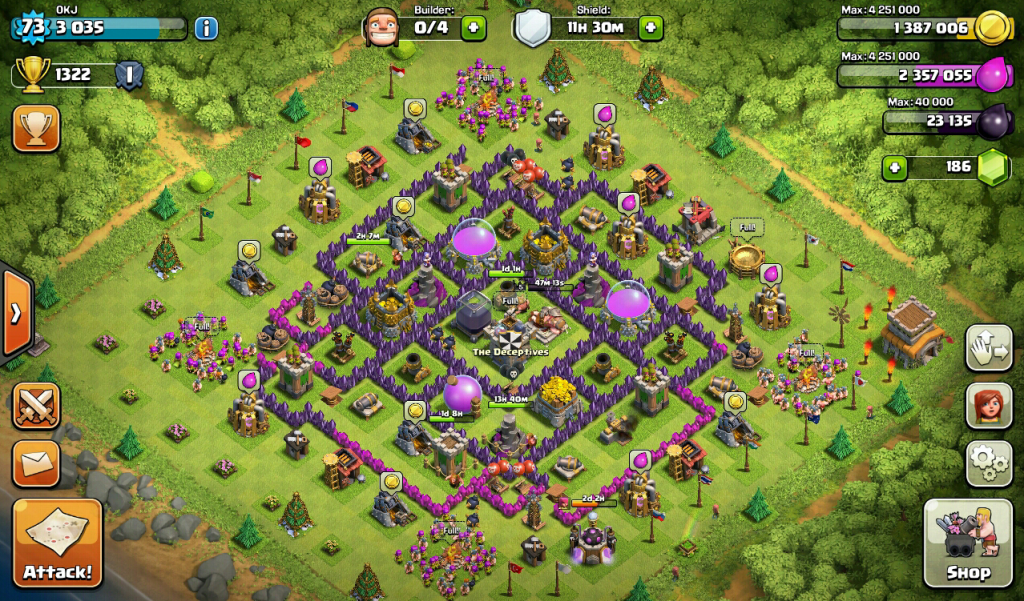This screenshot has height=601, width=1024.
Task: Add a builder with the green plus
Action: tap(473, 27)
